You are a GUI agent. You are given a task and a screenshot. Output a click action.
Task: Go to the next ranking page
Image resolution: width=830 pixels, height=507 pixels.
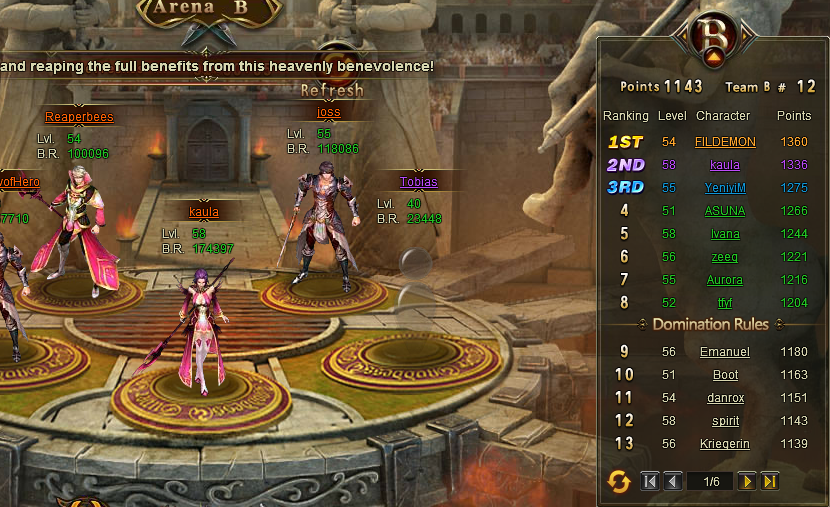746,482
